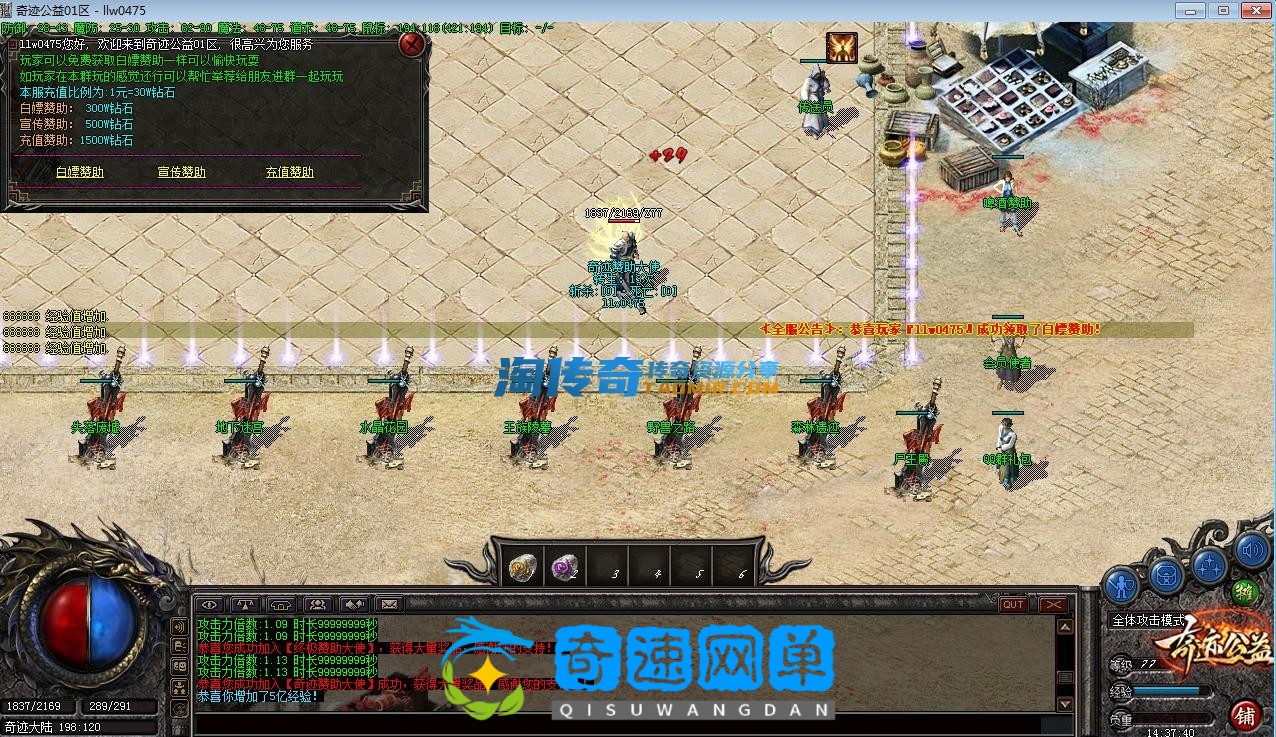
Task: Choose the 充值赞助 link
Action: point(290,172)
